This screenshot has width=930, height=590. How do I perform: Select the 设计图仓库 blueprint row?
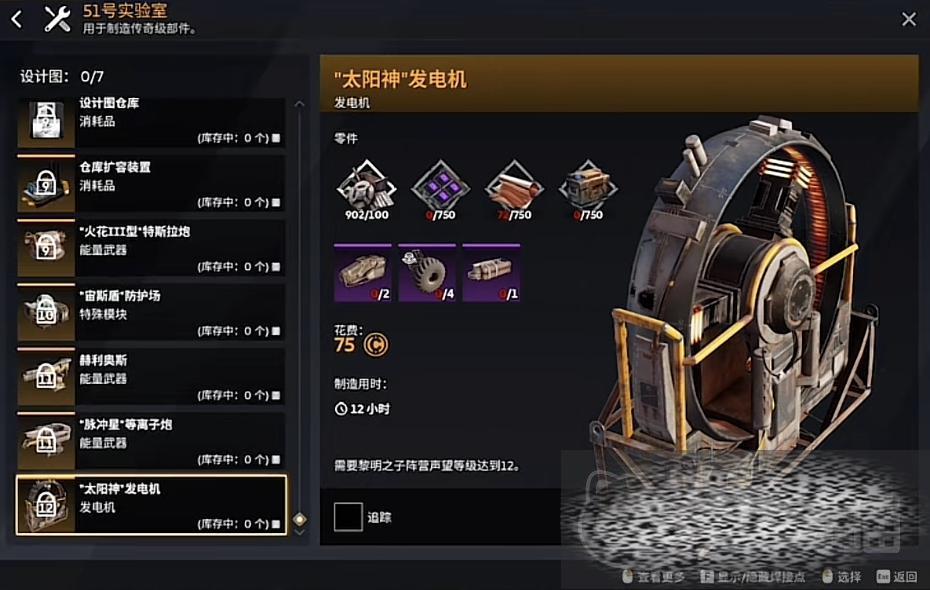point(151,122)
